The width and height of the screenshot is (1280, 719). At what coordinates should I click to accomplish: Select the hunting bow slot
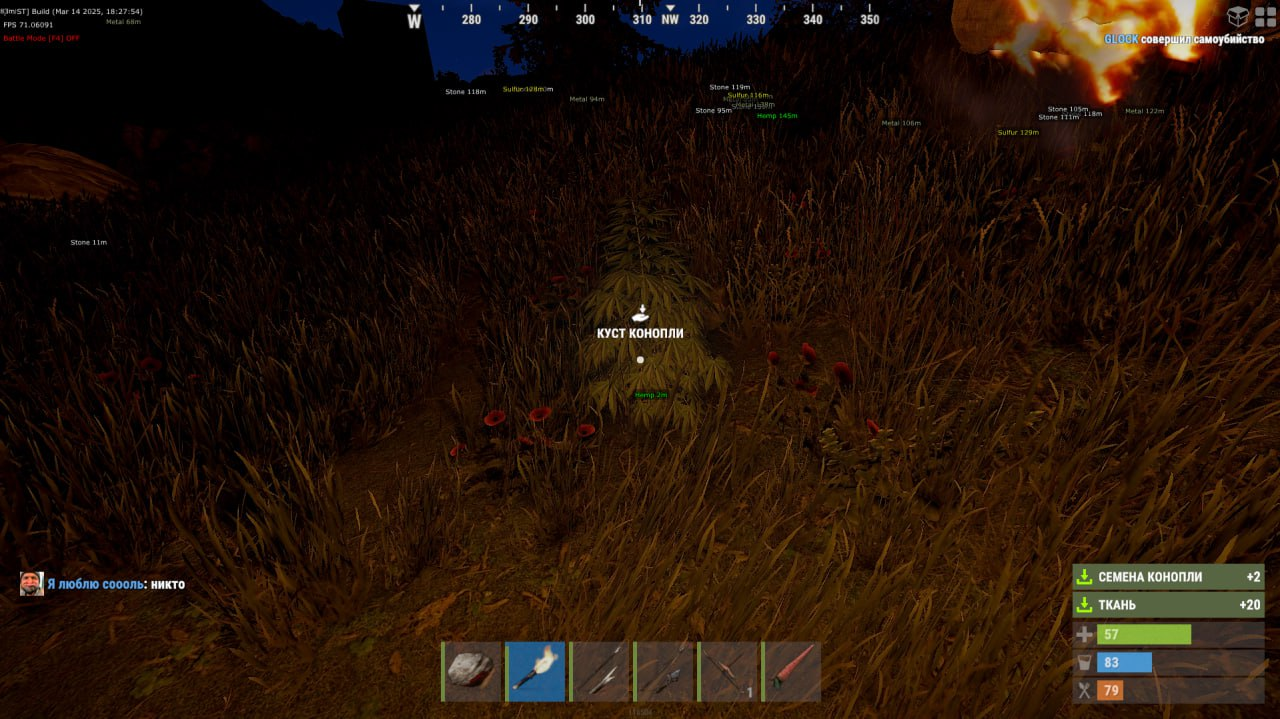(727, 671)
